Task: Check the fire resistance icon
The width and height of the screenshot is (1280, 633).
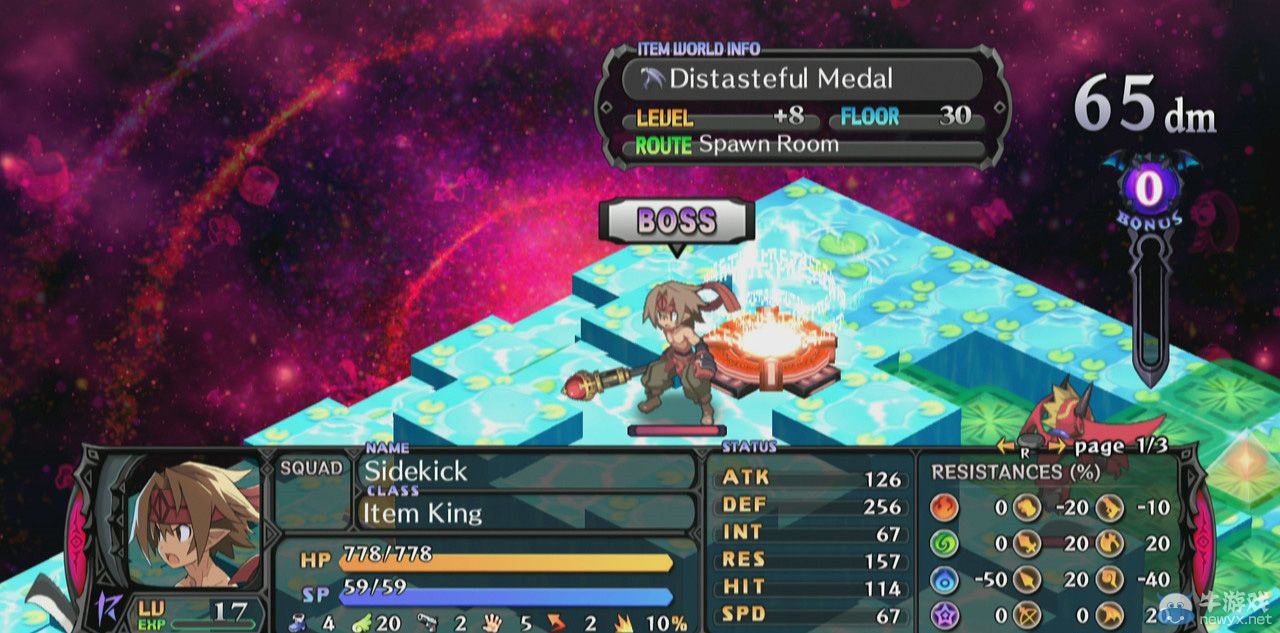Action: pyautogui.click(x=944, y=507)
